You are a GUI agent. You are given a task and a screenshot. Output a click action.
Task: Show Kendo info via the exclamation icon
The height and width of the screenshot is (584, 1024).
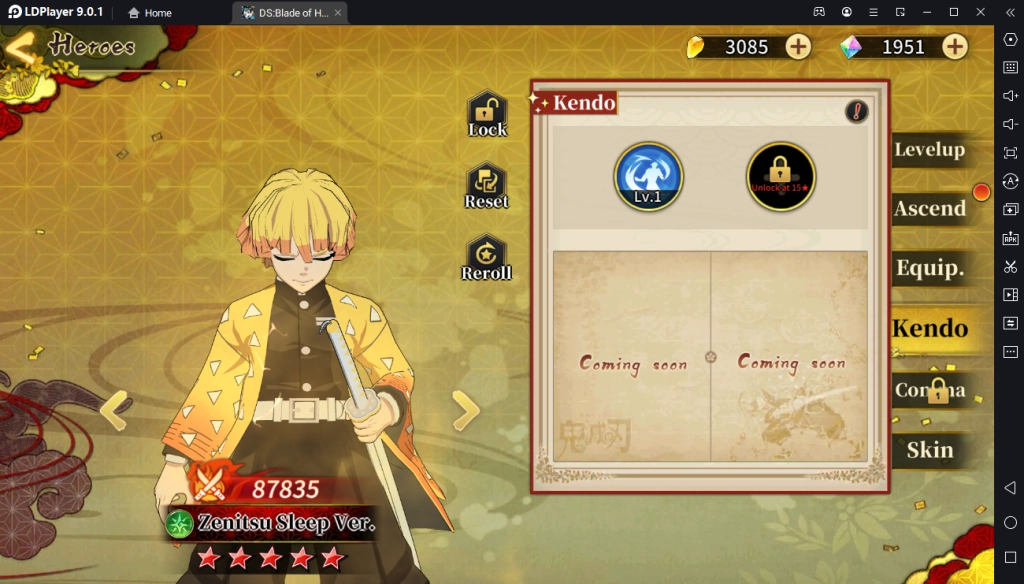[x=856, y=112]
